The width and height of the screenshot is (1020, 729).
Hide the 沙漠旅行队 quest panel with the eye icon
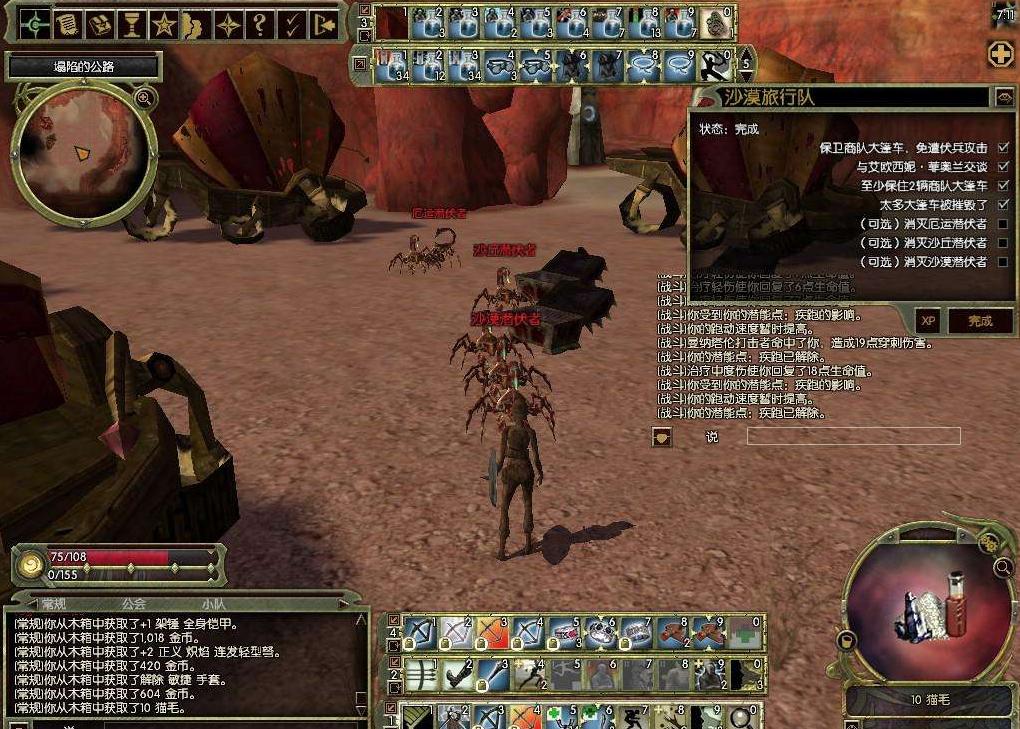[1004, 97]
